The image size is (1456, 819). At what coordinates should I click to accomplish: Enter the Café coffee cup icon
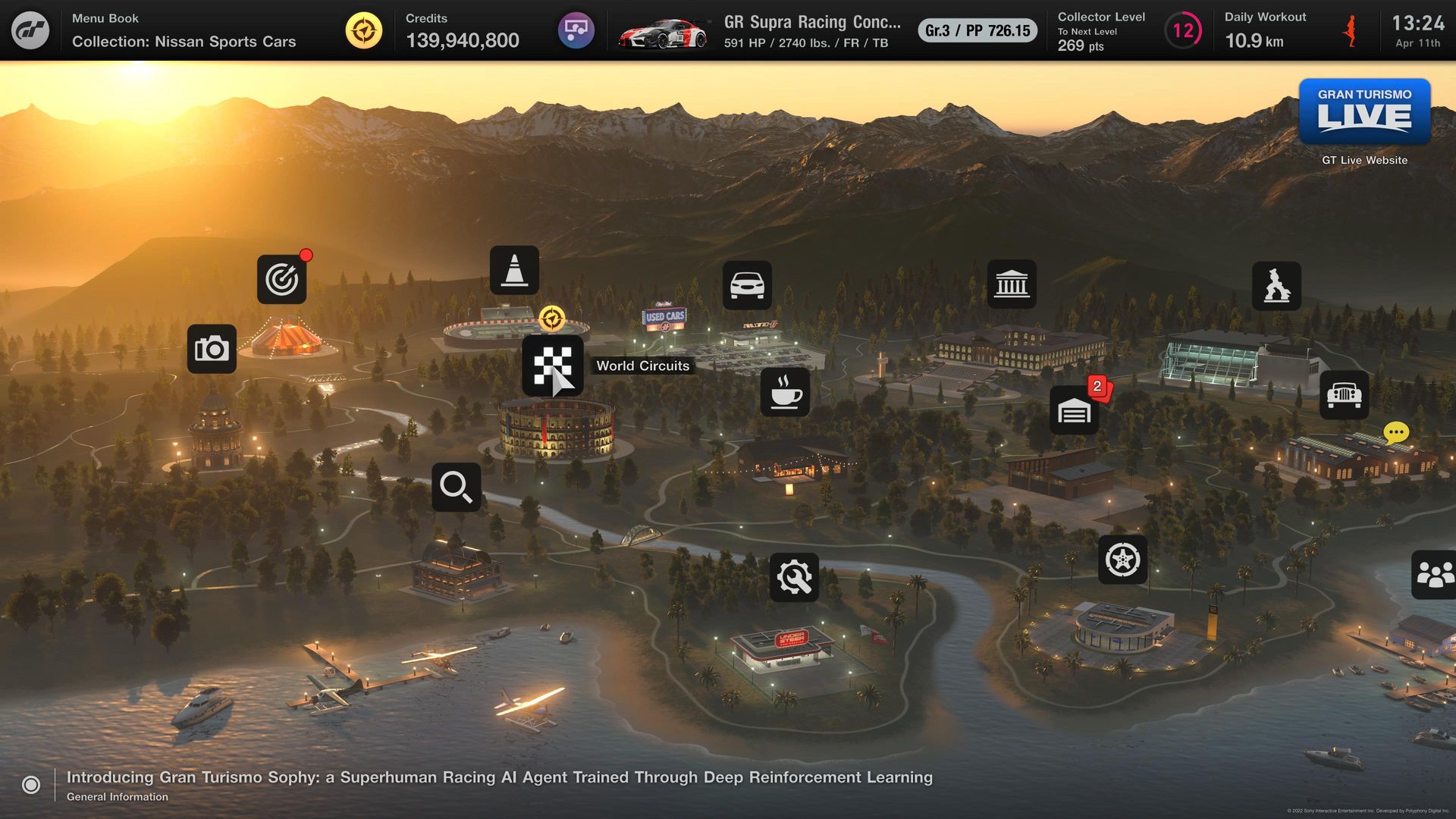pos(785,392)
